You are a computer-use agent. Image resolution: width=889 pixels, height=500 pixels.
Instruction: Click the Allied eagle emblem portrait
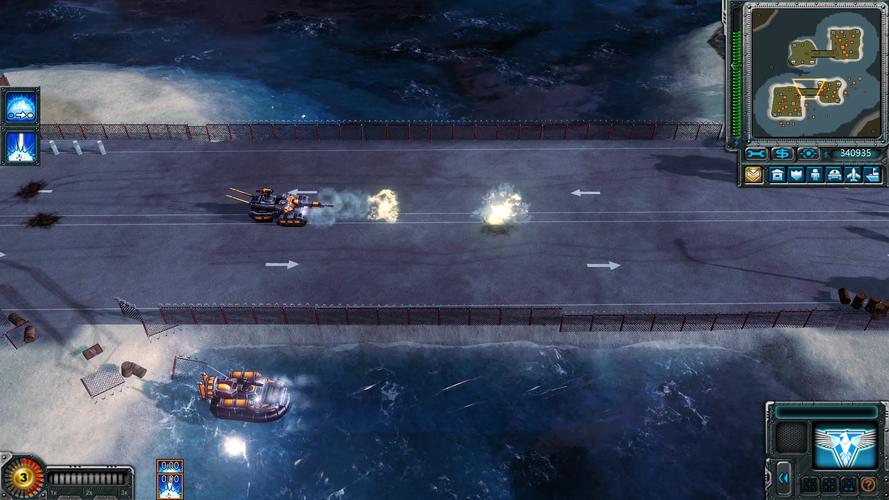pos(844,445)
